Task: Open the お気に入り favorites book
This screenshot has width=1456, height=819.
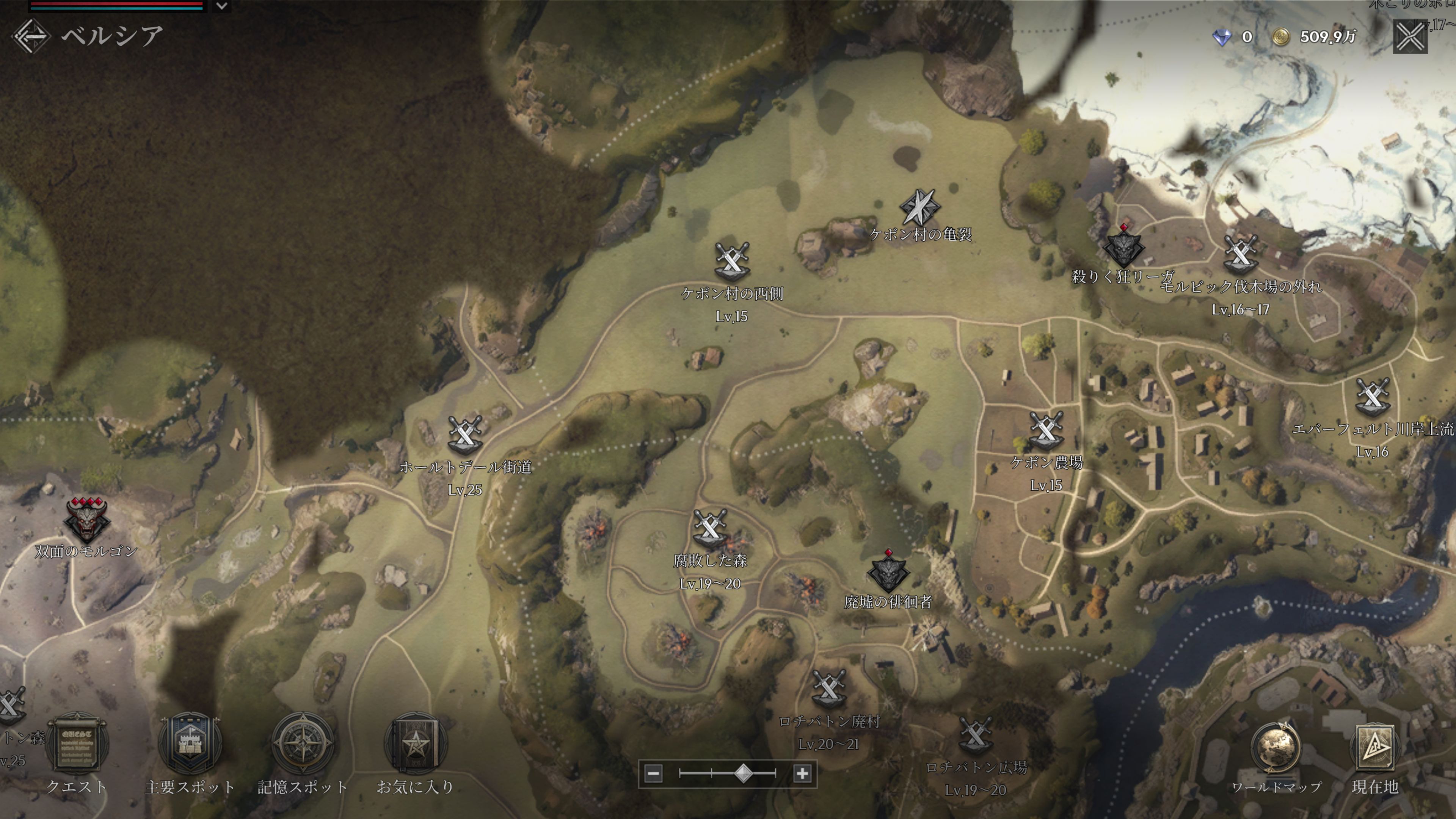Action: tap(416, 744)
